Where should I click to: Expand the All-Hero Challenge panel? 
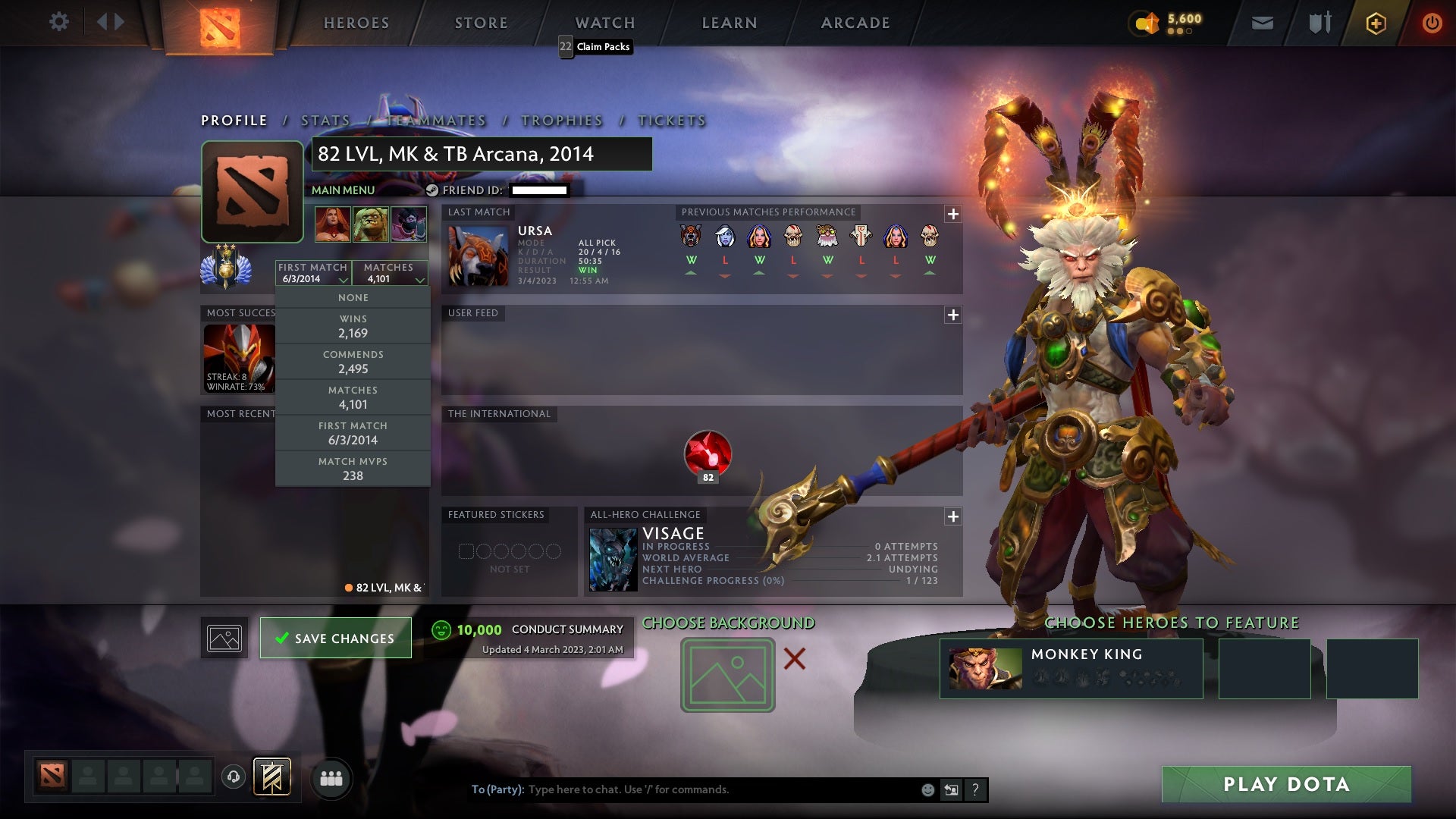[952, 516]
